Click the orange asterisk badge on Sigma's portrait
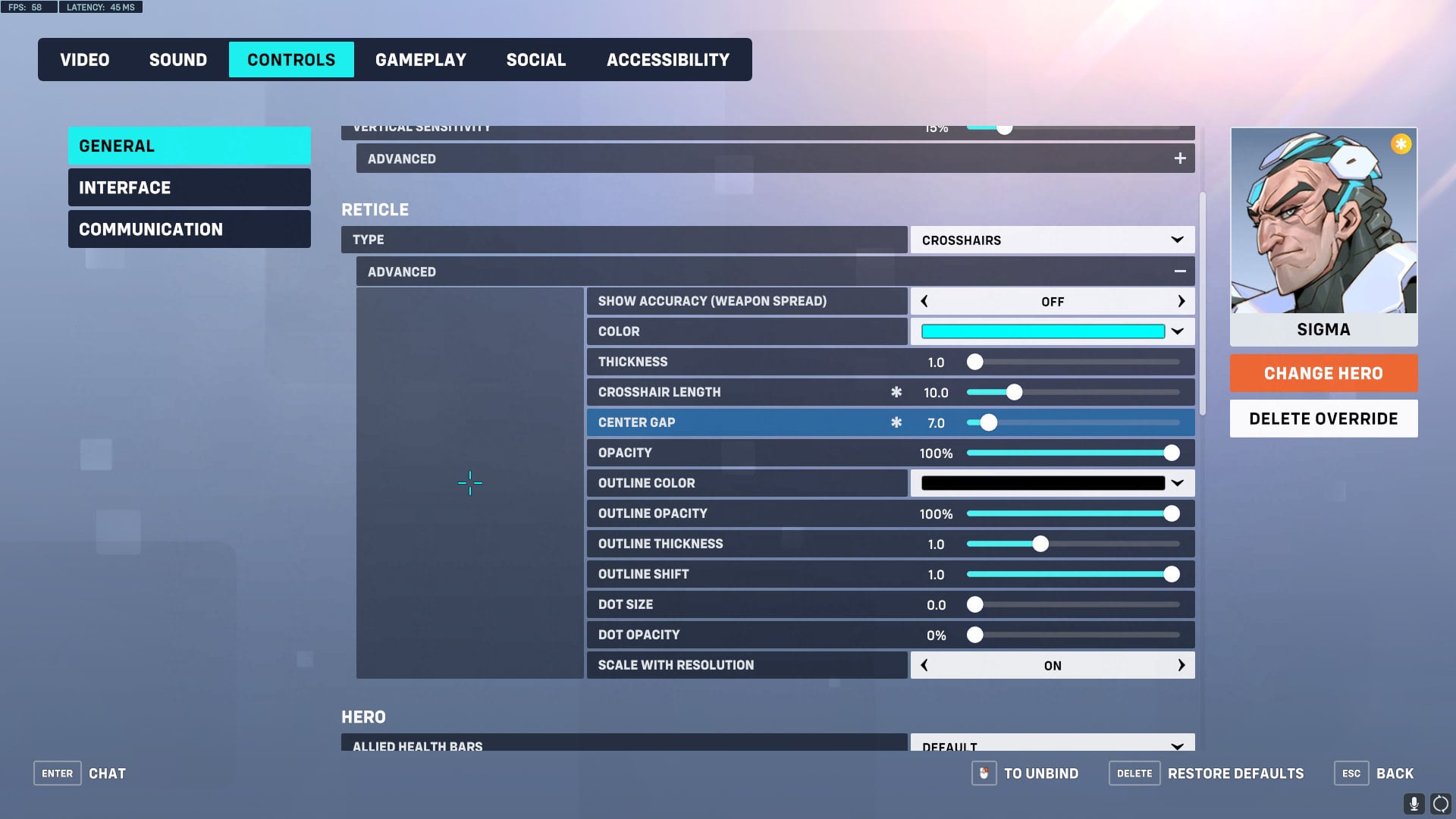The image size is (1456, 819). click(x=1400, y=143)
